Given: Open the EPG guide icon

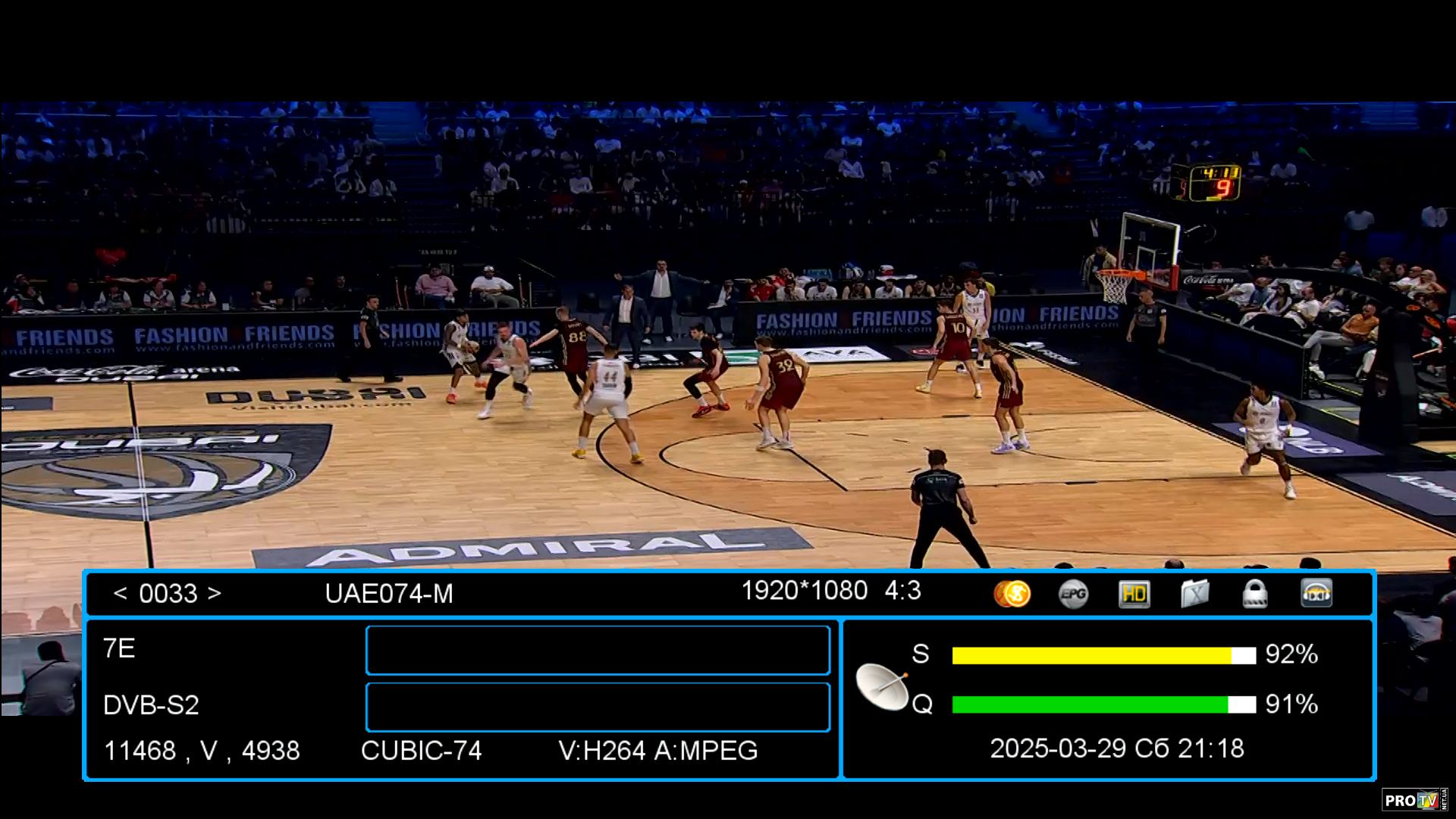Looking at the screenshot, I should point(1073,594).
